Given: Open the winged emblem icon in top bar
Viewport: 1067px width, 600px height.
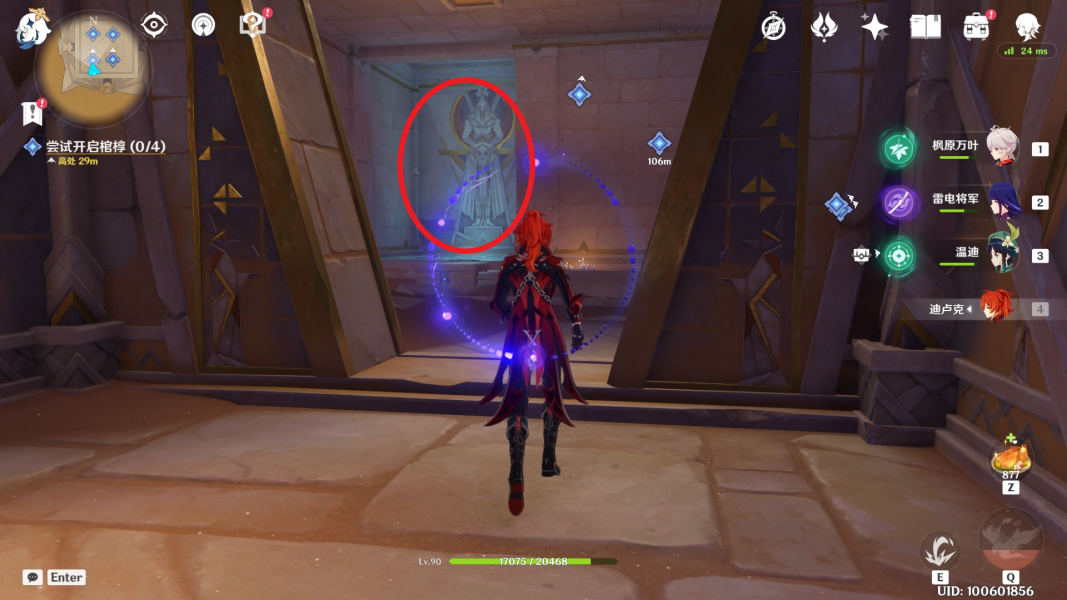Looking at the screenshot, I should [824, 27].
